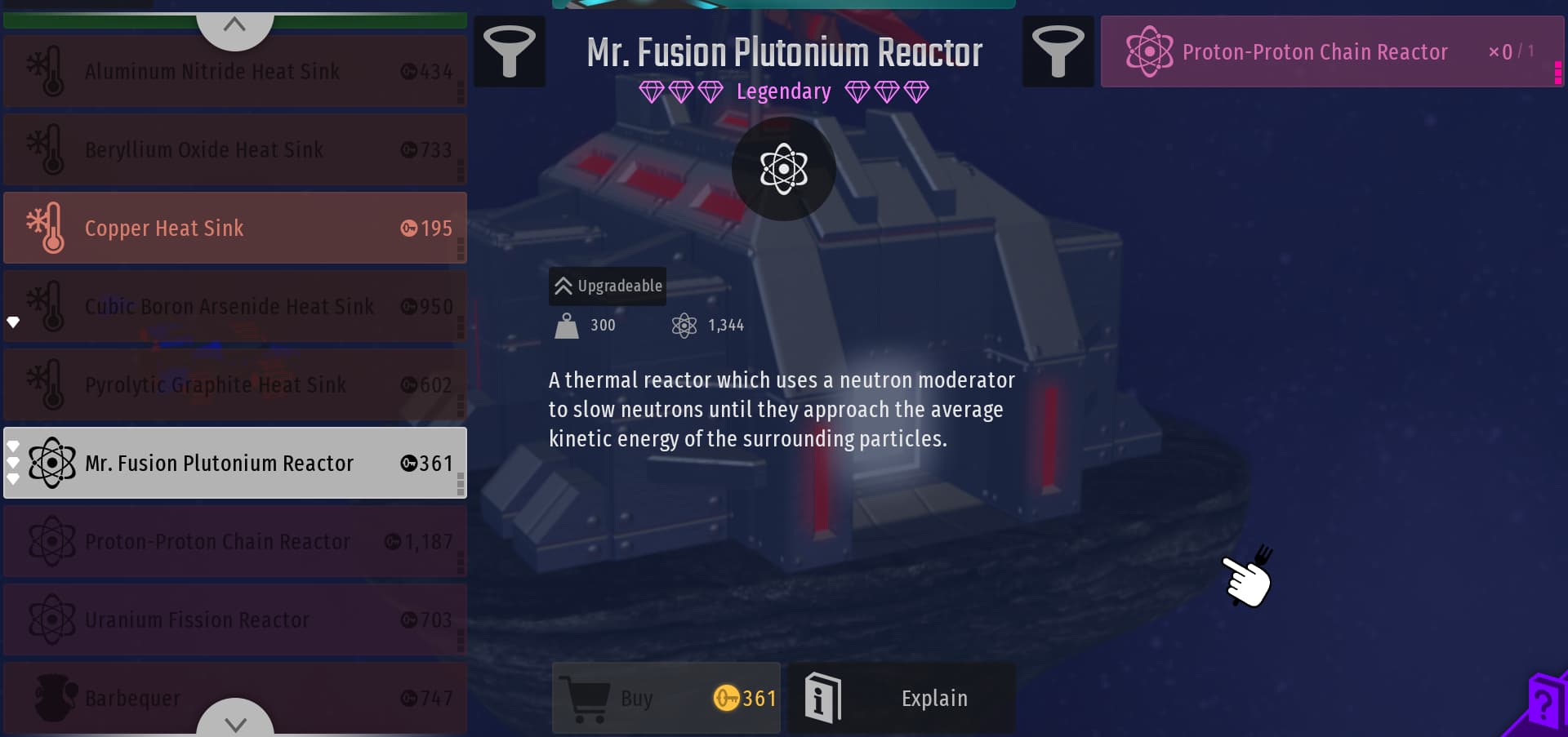
Task: Pick the Copper Heat Sink item
Action: [235, 229]
